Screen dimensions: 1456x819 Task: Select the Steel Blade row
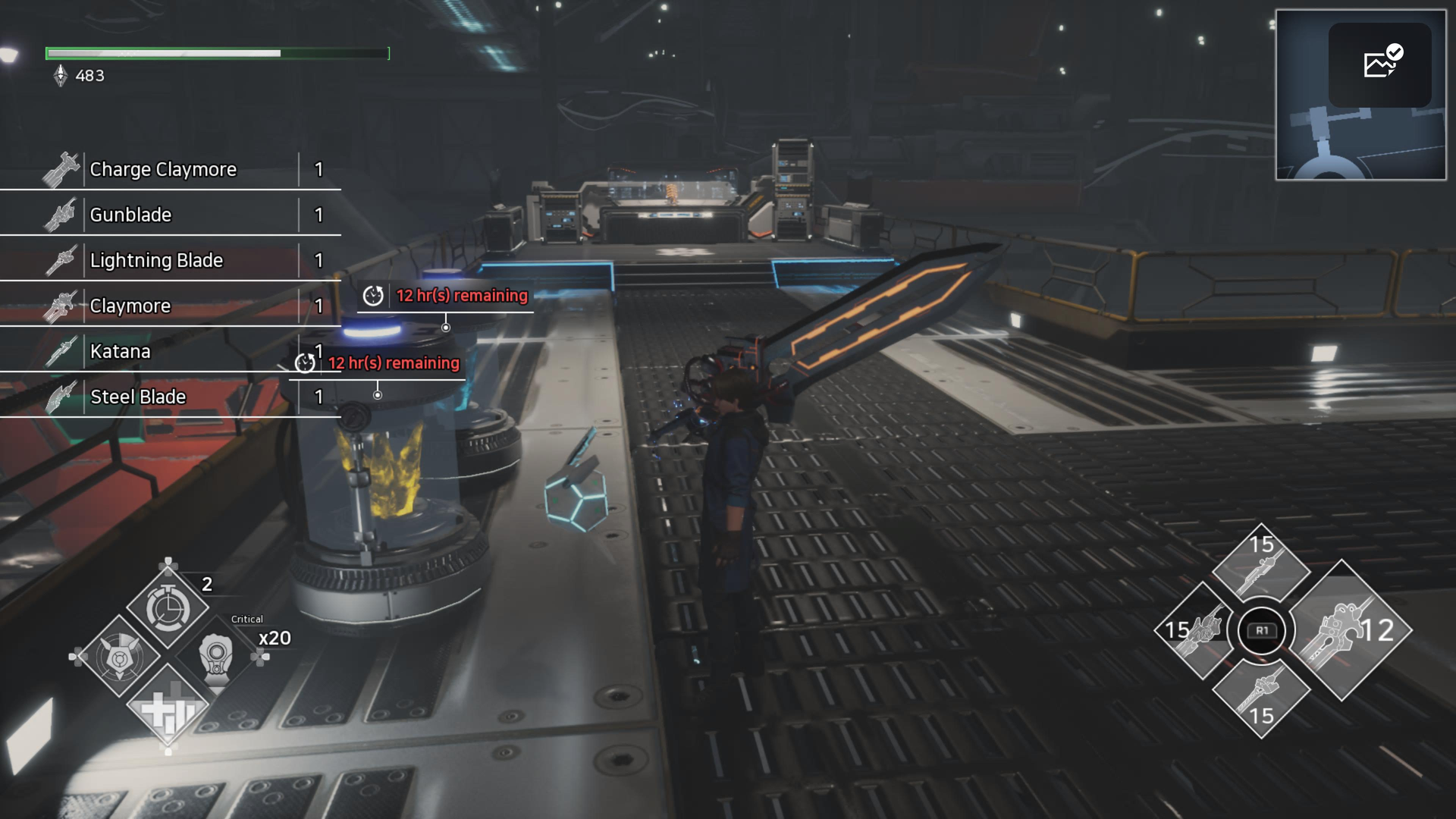[x=171, y=397]
